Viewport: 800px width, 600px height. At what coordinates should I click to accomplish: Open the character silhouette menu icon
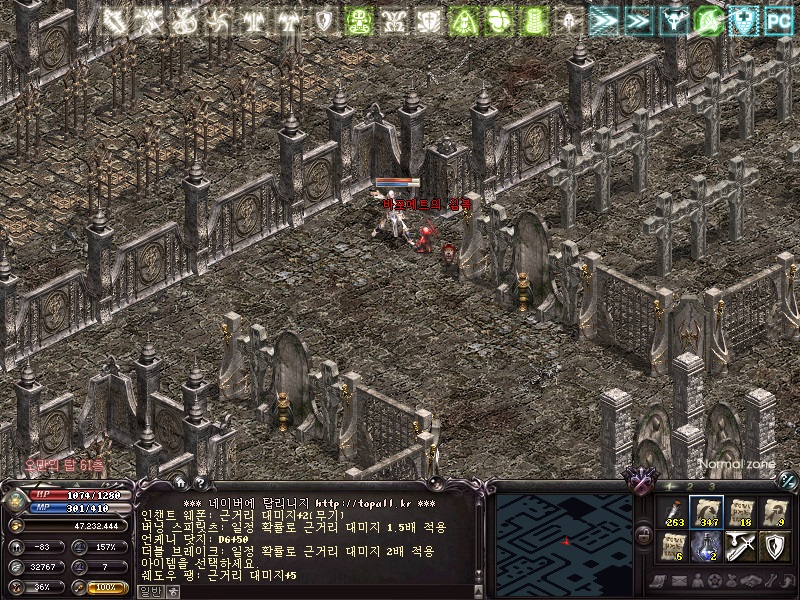click(x=700, y=580)
